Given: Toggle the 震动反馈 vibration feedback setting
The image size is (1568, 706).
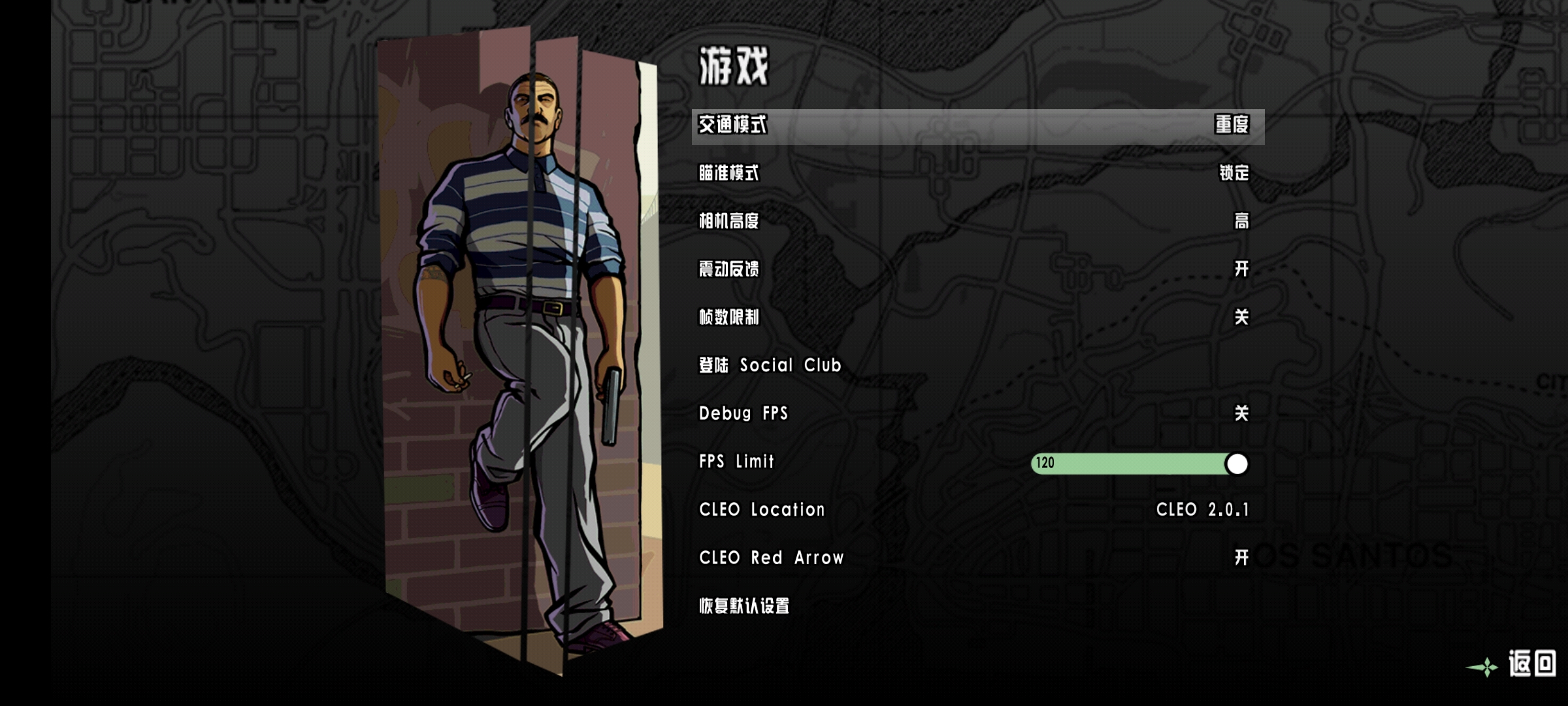Looking at the screenshot, I should (x=977, y=269).
